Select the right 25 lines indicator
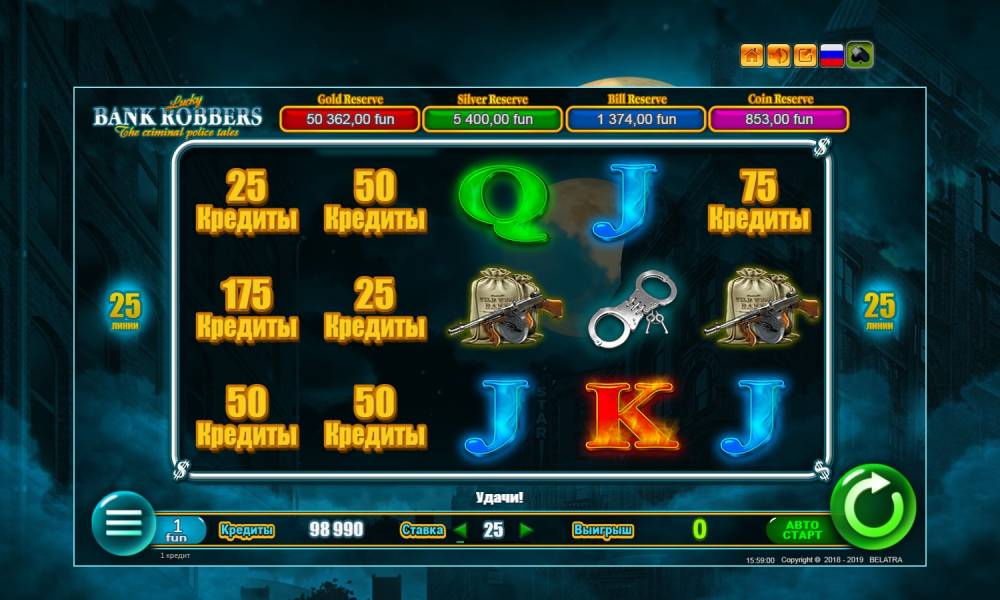Image resolution: width=1000 pixels, height=600 pixels. pos(880,309)
